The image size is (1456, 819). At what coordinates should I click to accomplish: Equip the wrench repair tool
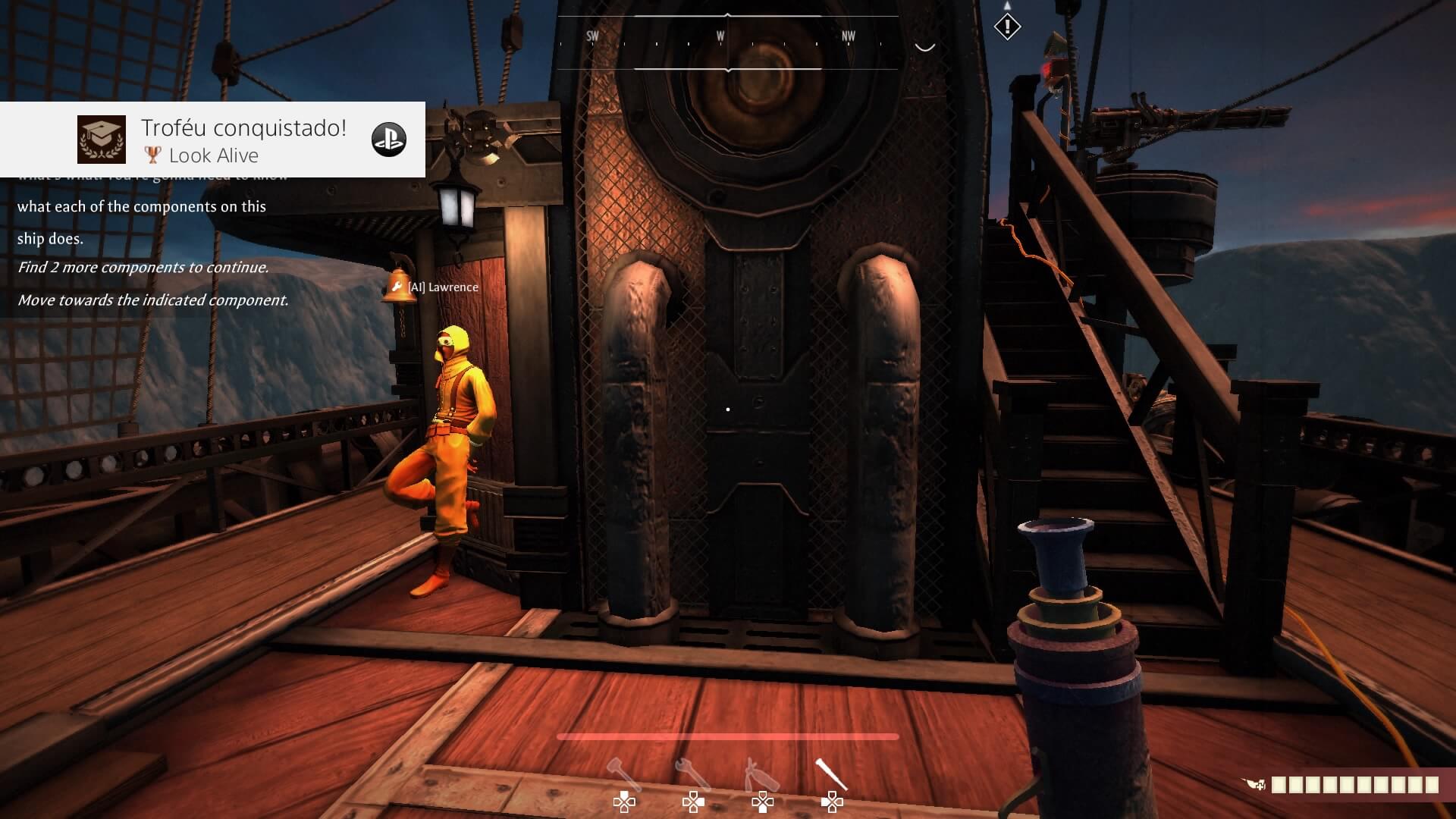click(692, 775)
